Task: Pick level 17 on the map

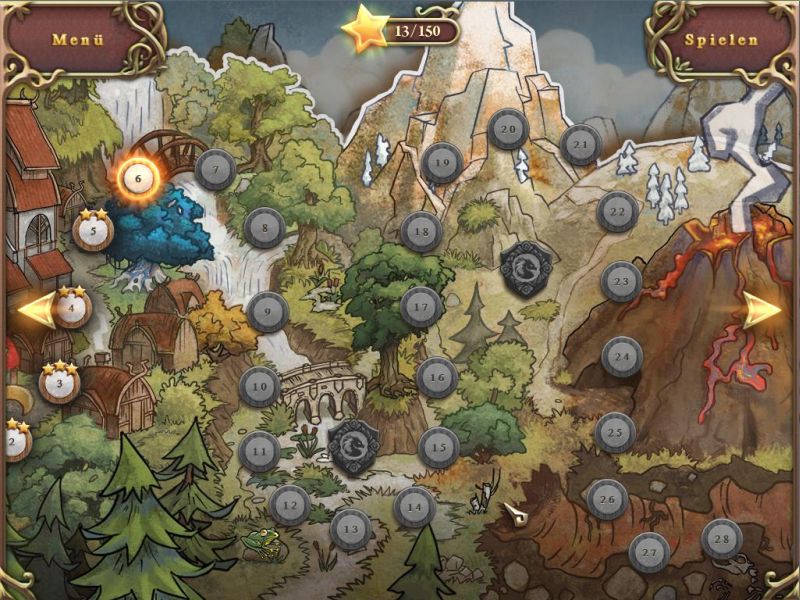Action: click(421, 307)
